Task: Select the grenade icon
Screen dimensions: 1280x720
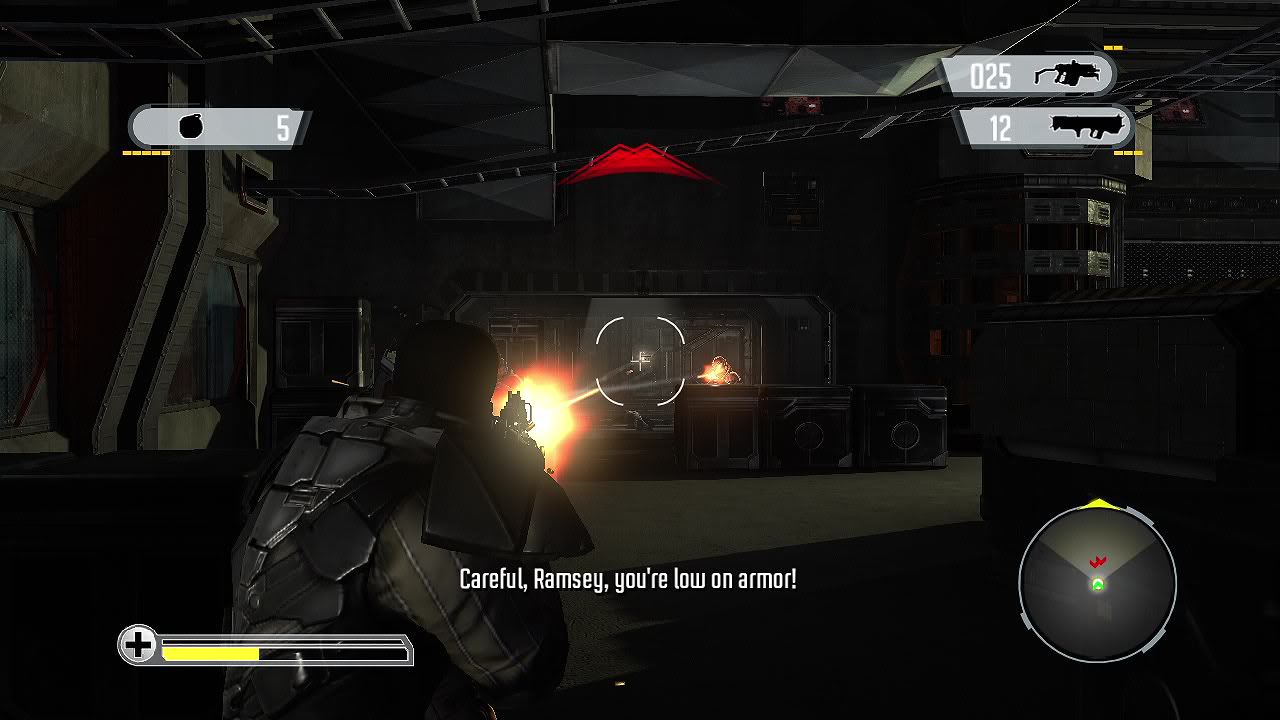Action: (x=191, y=127)
